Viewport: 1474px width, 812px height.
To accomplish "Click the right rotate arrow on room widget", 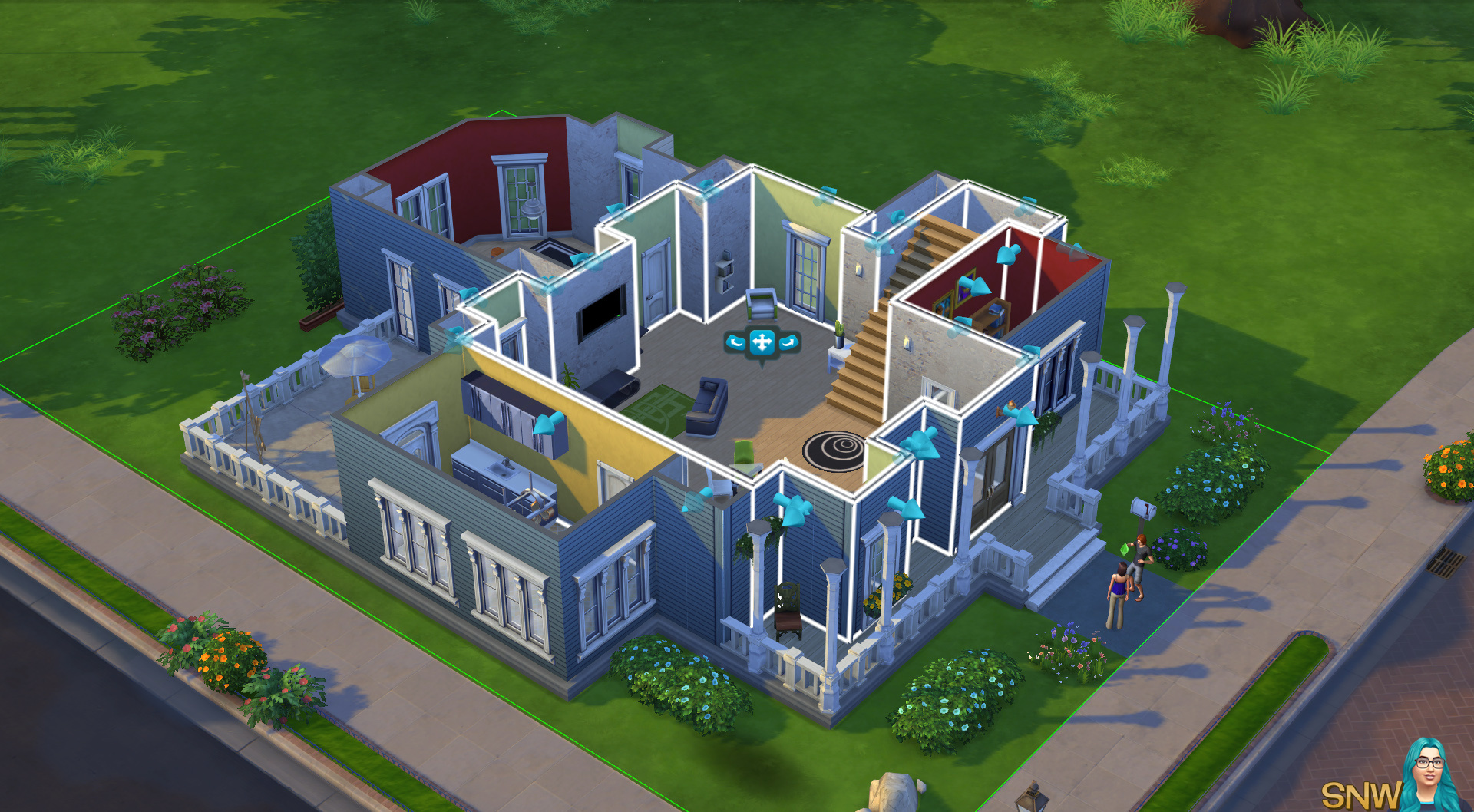I will (x=788, y=342).
